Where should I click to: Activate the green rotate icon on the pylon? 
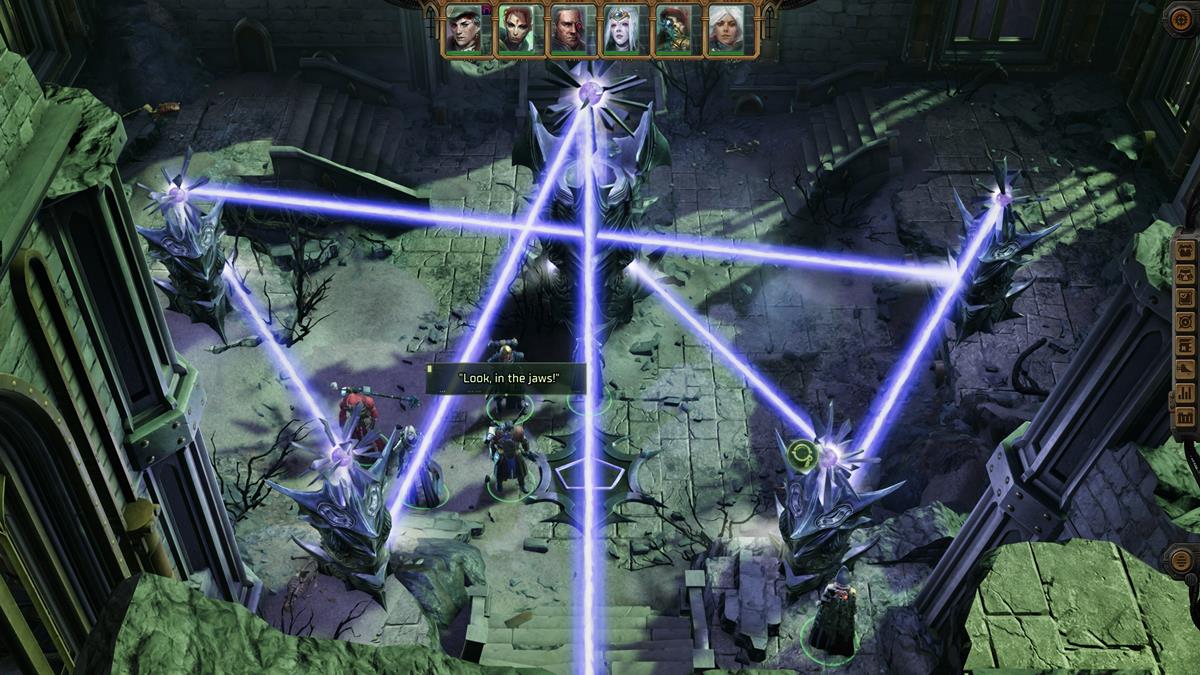[802, 457]
